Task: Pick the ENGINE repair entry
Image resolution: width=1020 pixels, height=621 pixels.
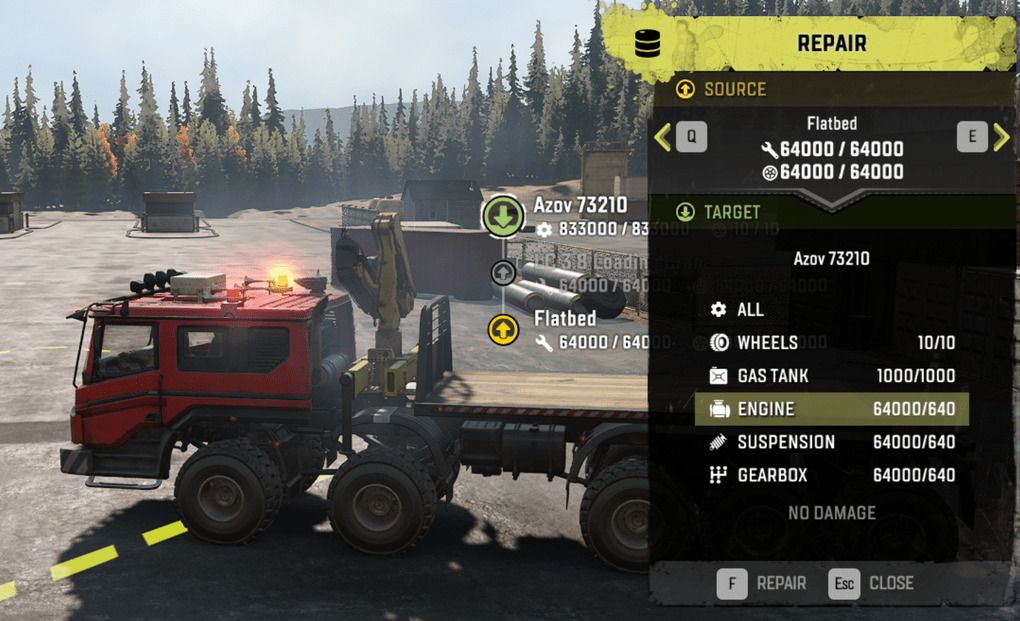Action: click(x=830, y=409)
